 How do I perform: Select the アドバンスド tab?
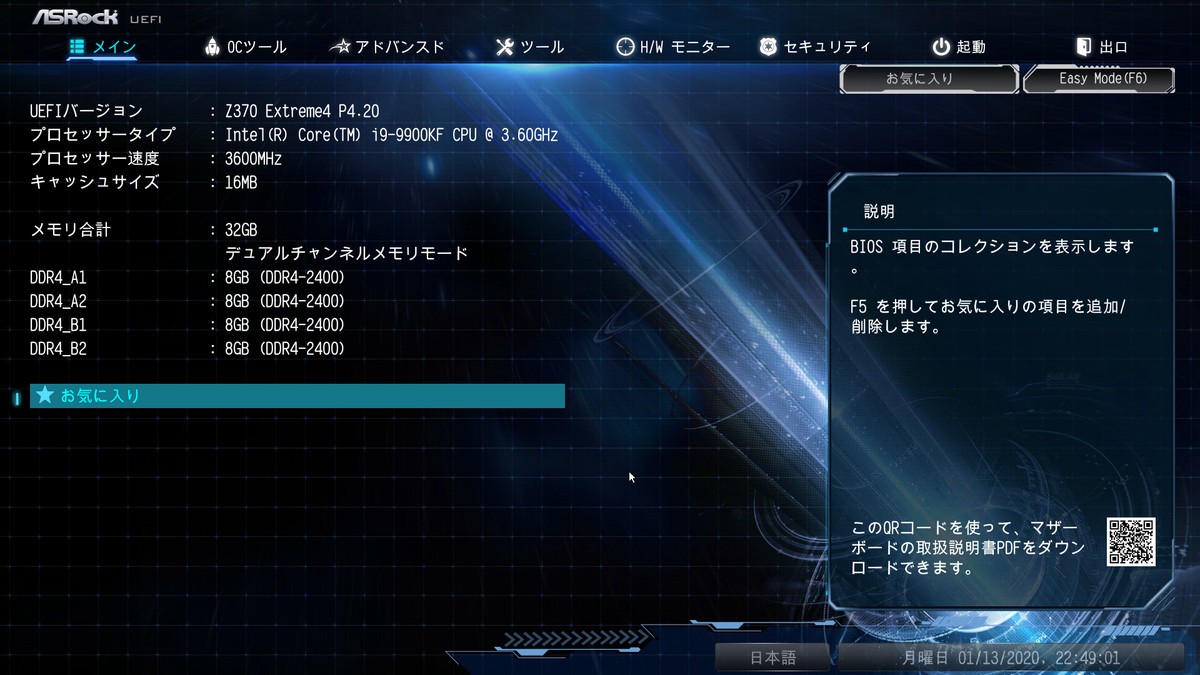387,47
